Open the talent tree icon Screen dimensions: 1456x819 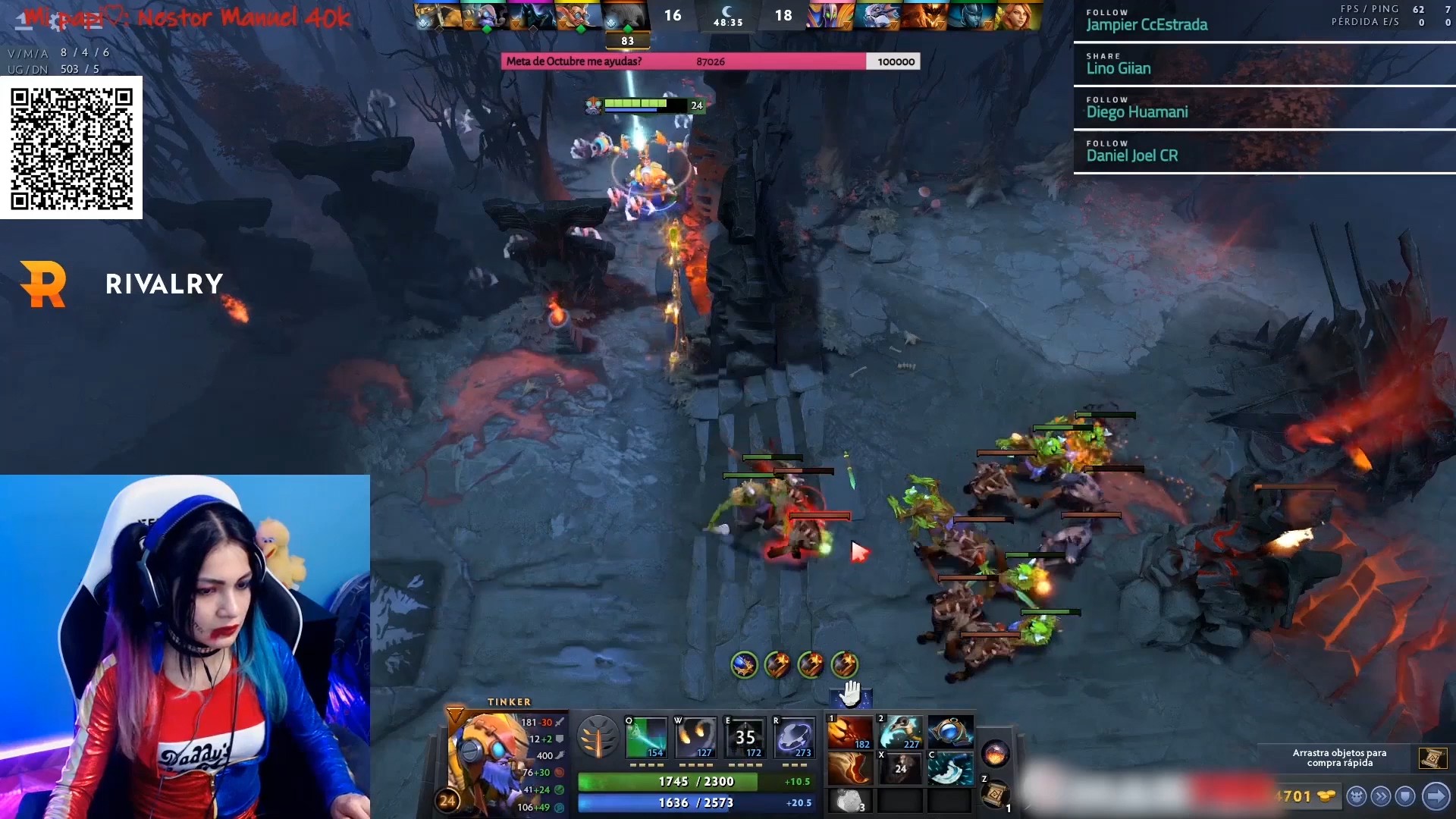point(598,736)
